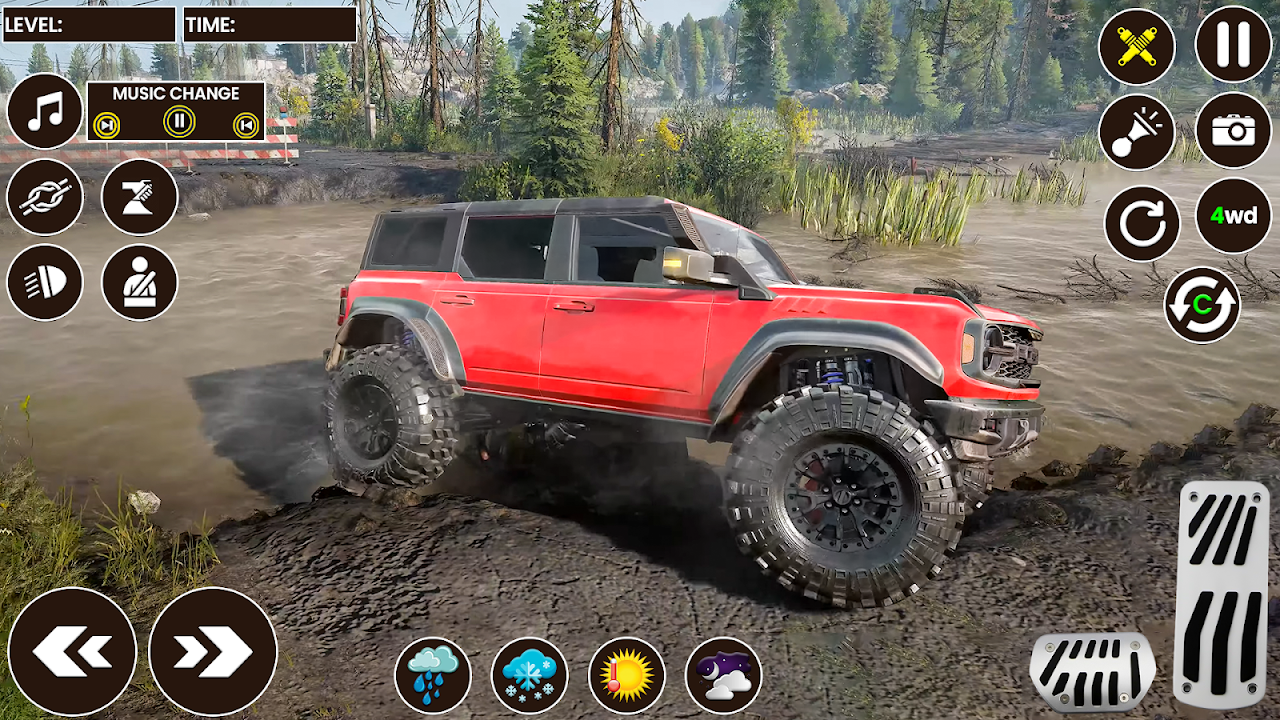Steer left with the double-arrow button
1280x720 pixels.
pos(72,651)
